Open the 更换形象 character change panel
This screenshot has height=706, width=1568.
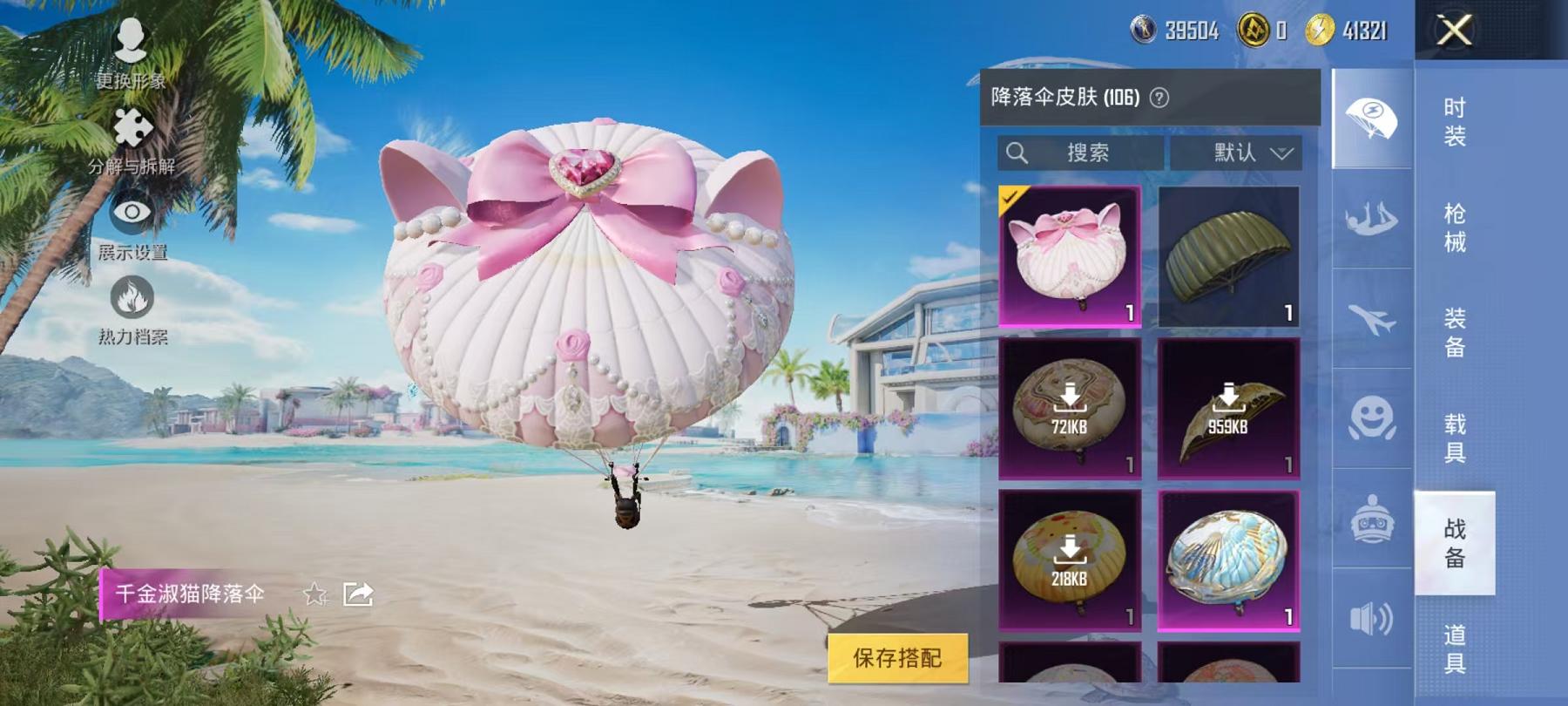(129, 39)
